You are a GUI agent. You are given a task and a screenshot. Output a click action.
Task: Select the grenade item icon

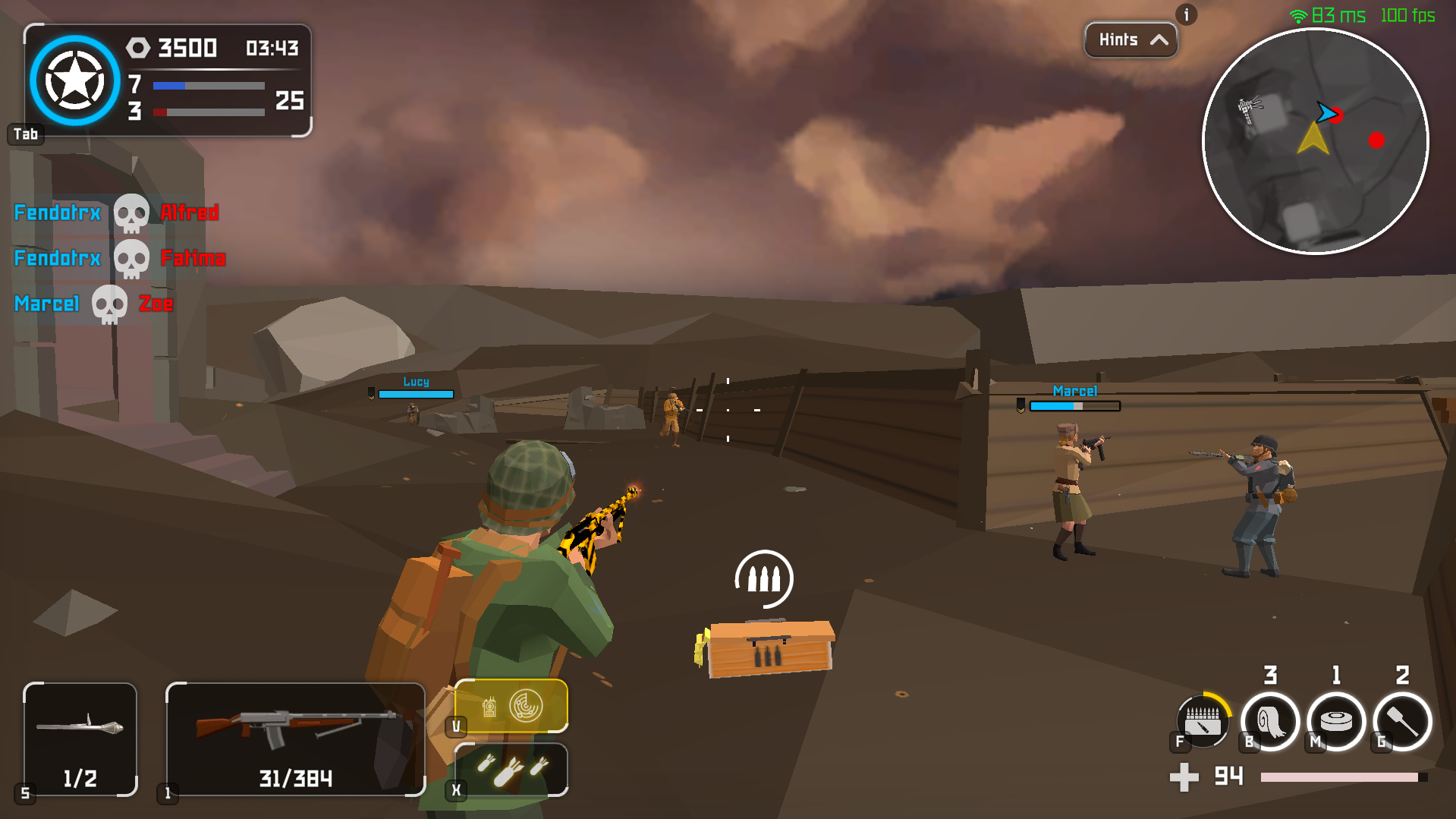click(1400, 721)
